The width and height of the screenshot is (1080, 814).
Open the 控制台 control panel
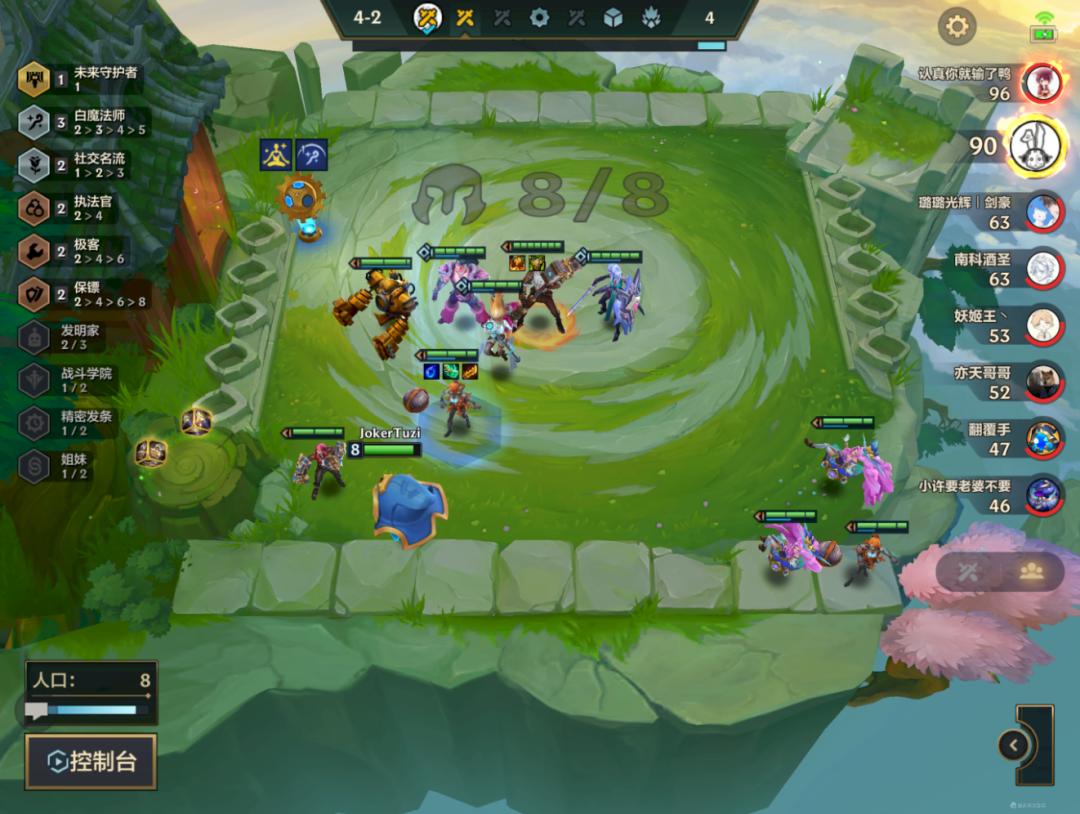[91, 762]
